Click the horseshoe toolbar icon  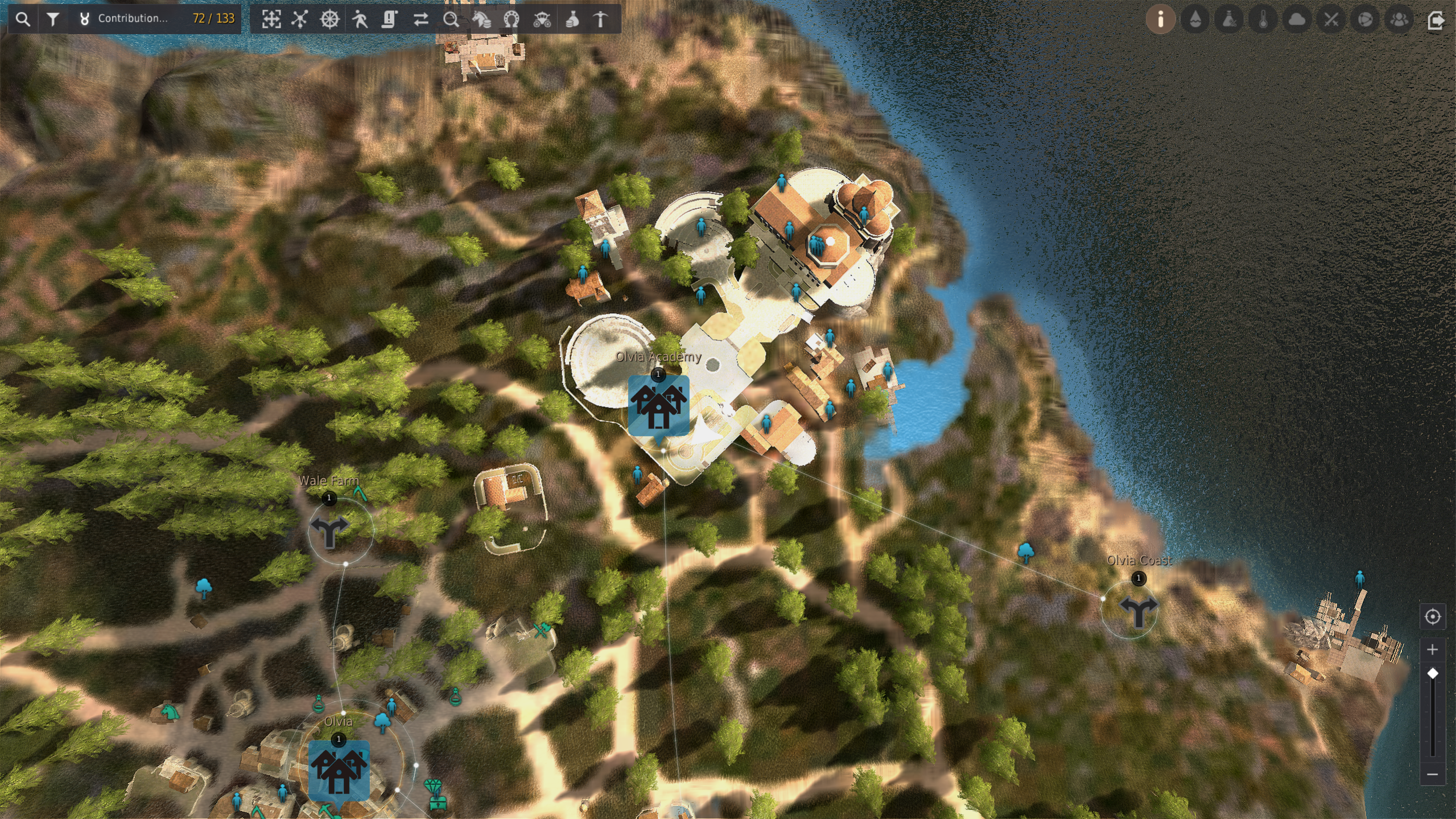point(512,19)
